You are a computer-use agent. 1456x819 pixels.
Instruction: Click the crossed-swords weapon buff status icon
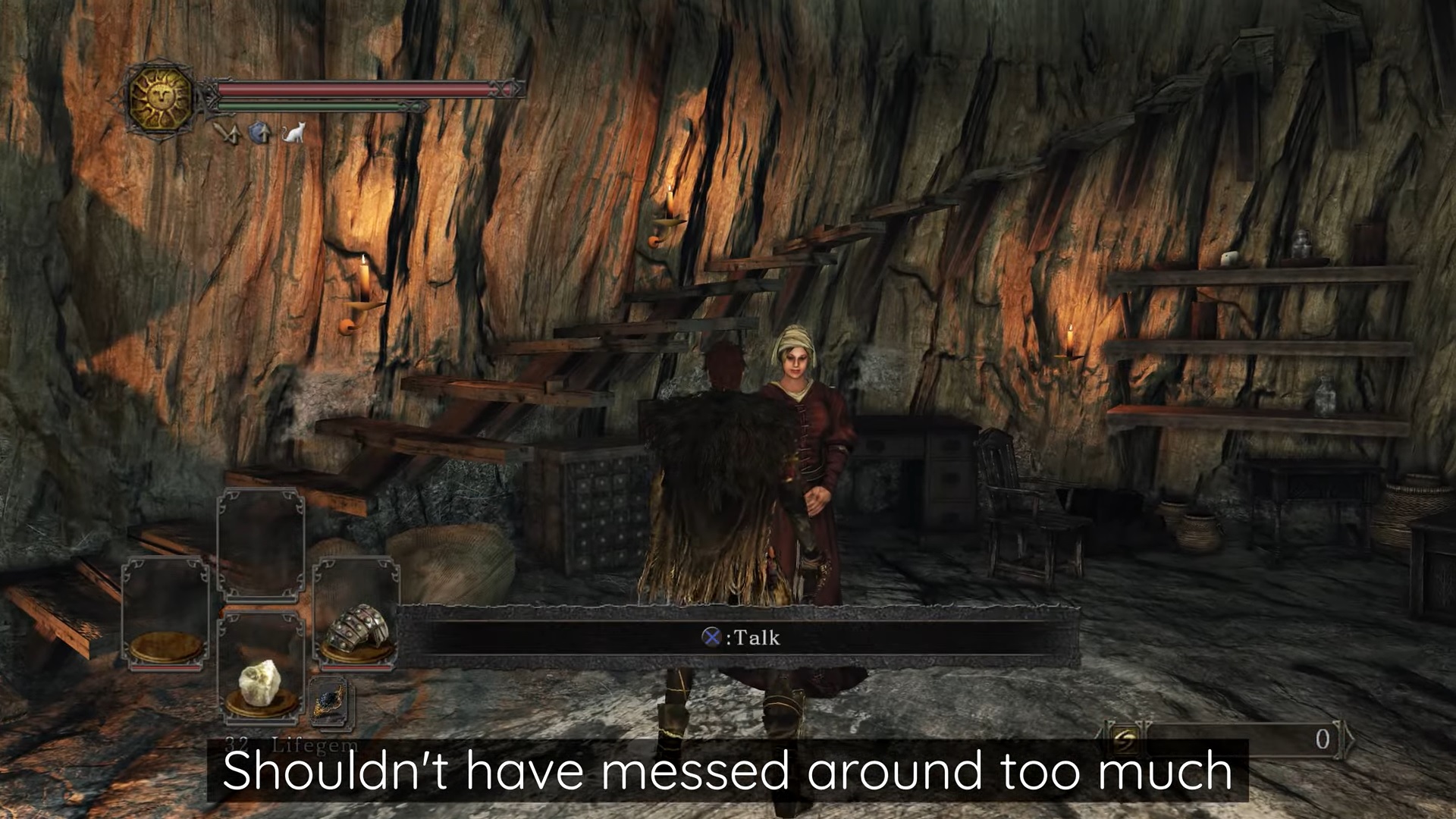point(227,133)
